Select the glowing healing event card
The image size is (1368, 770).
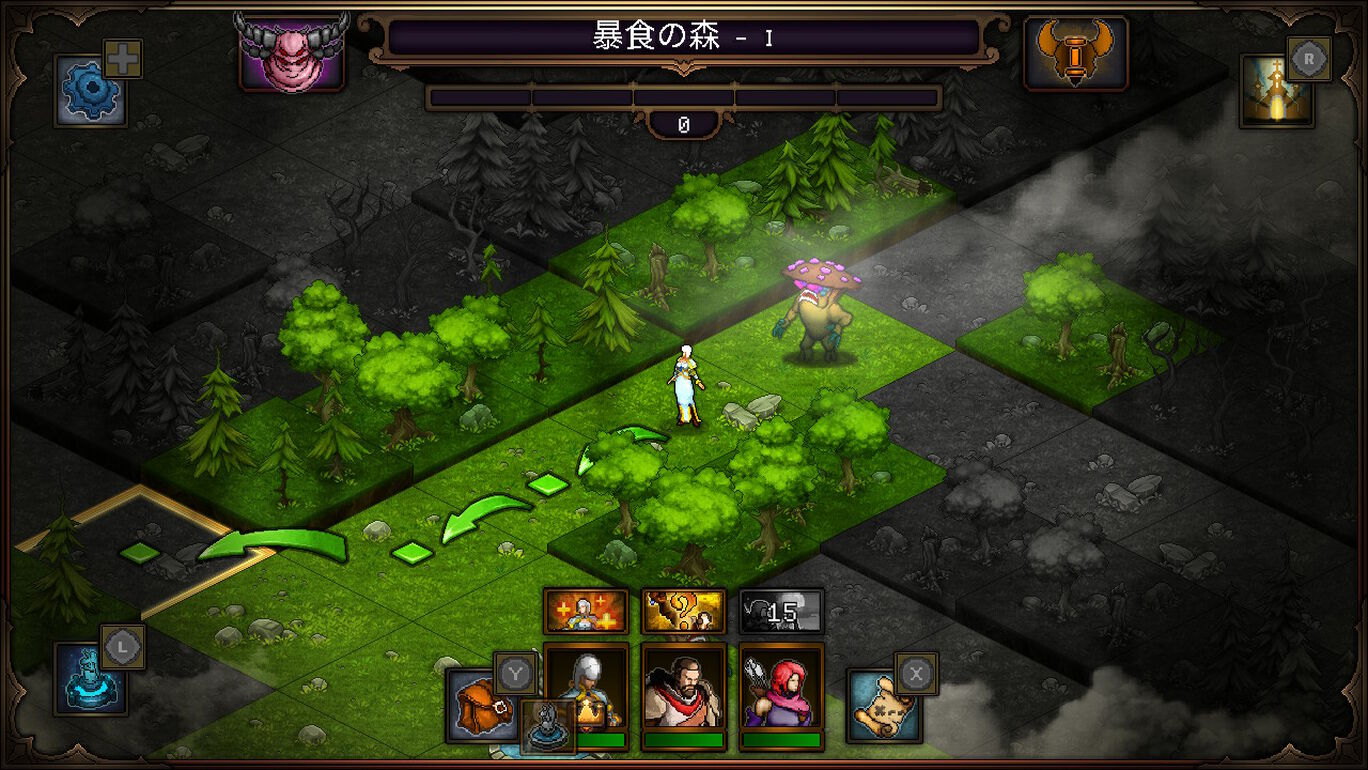585,610
